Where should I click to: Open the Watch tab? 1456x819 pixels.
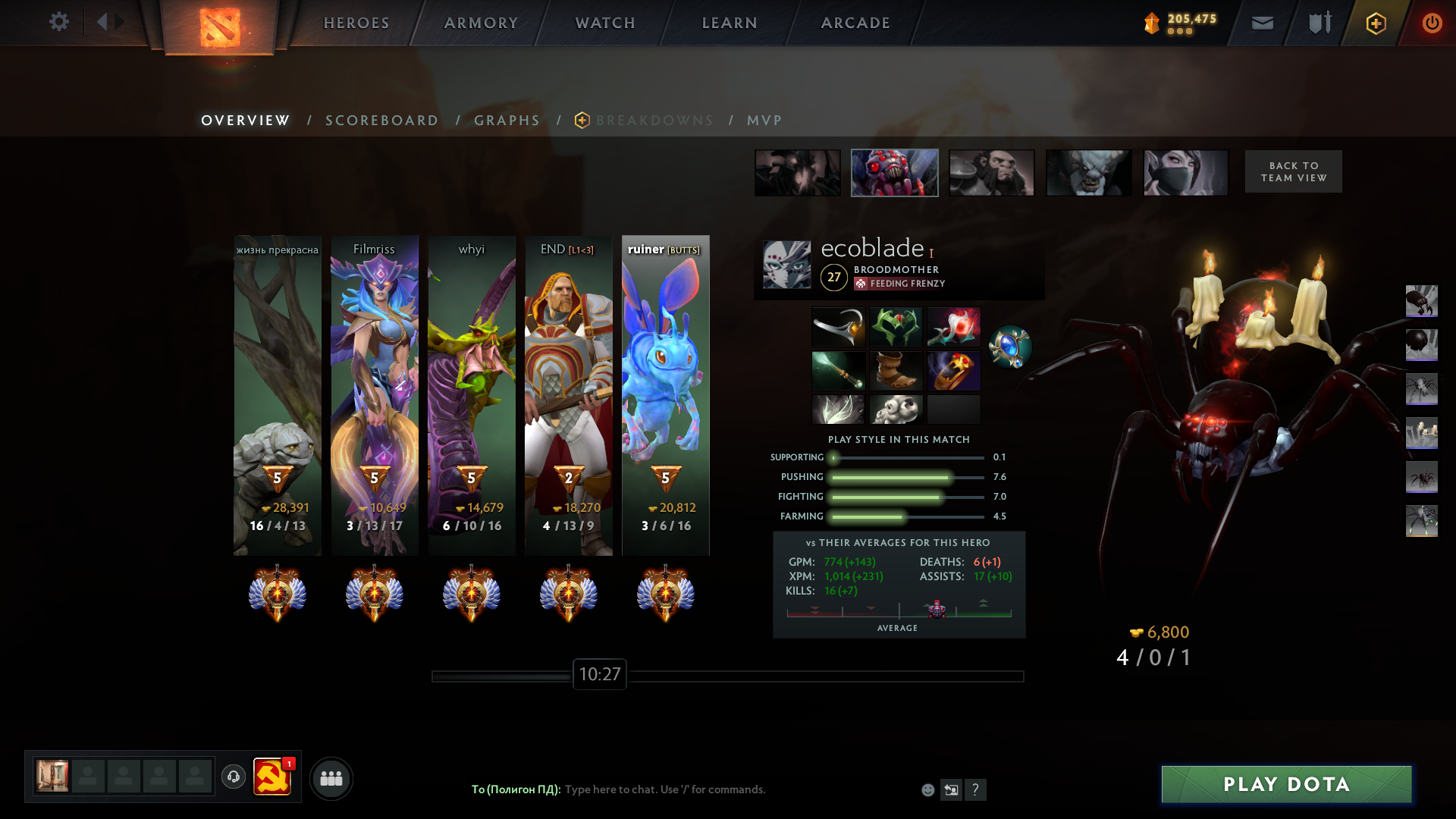(x=605, y=23)
